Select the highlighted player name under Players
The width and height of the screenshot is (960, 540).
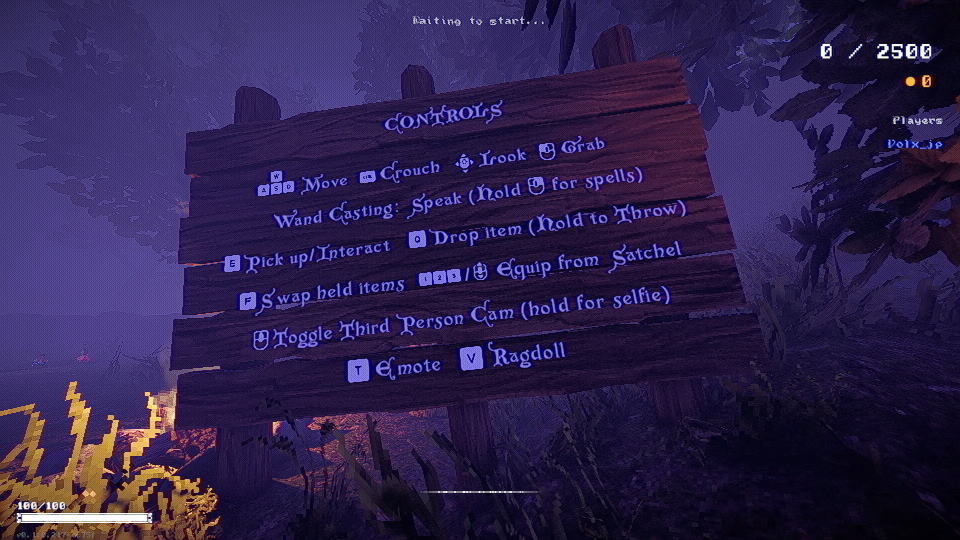pos(914,144)
